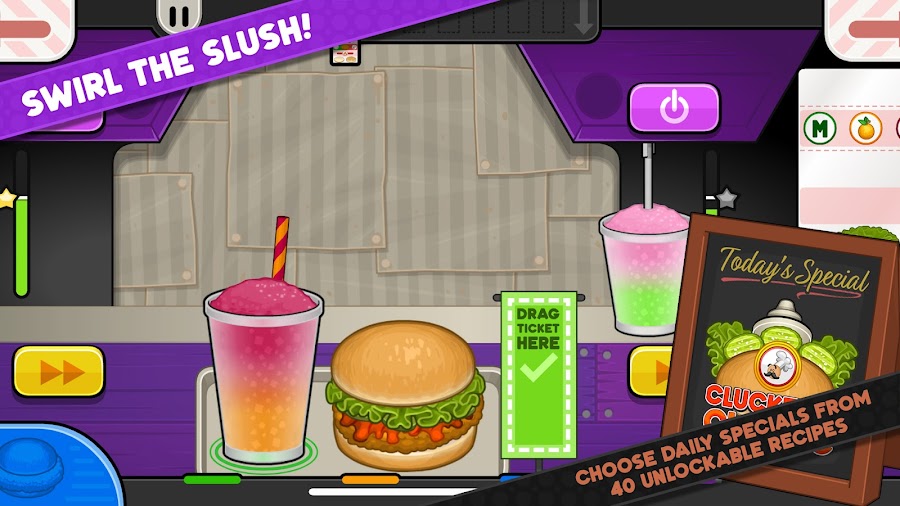Click the orange fruit icon on the order ticket
This screenshot has width=900, height=506.
tap(862, 128)
